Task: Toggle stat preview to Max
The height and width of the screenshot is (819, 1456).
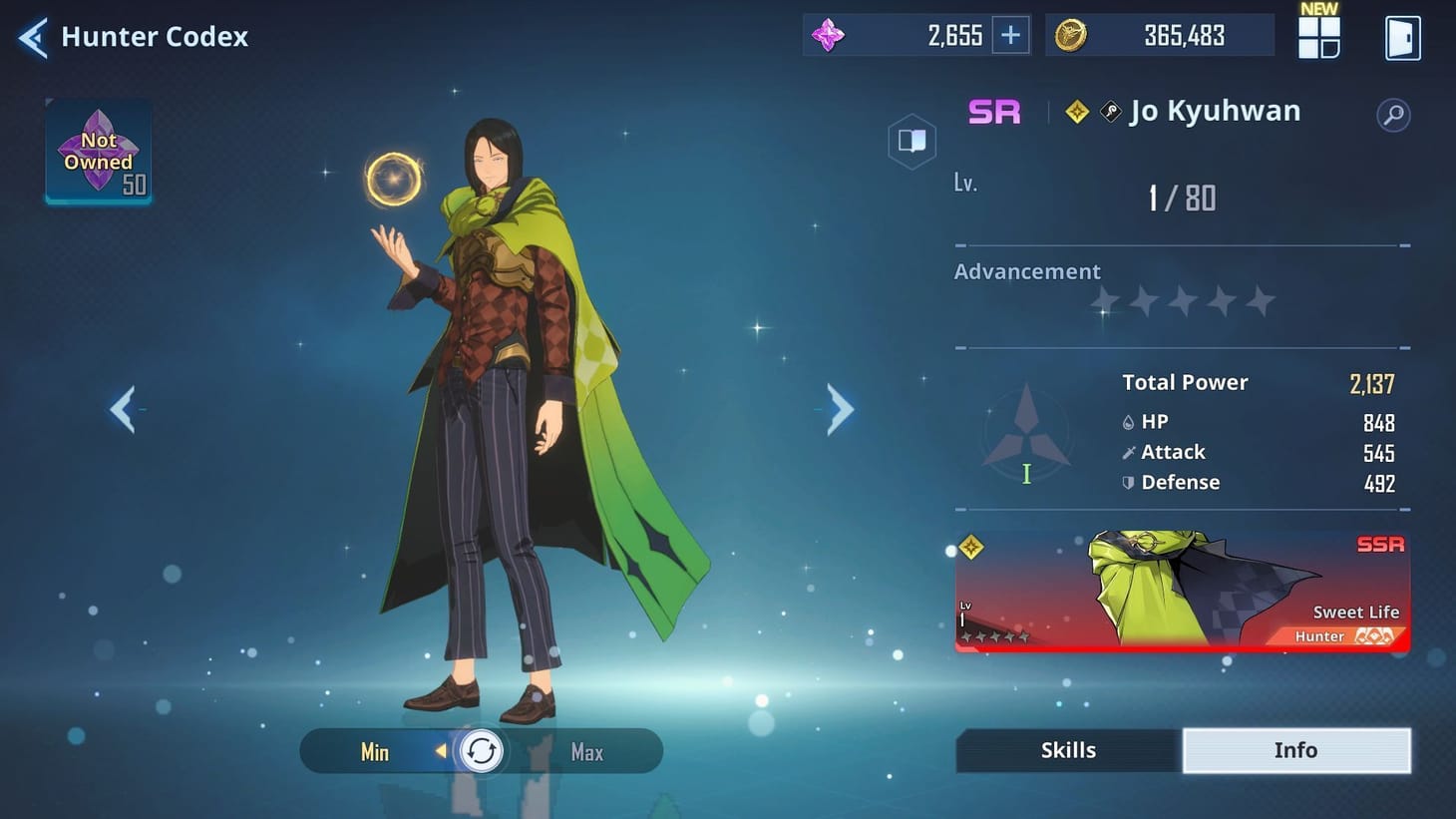Action: click(x=585, y=752)
